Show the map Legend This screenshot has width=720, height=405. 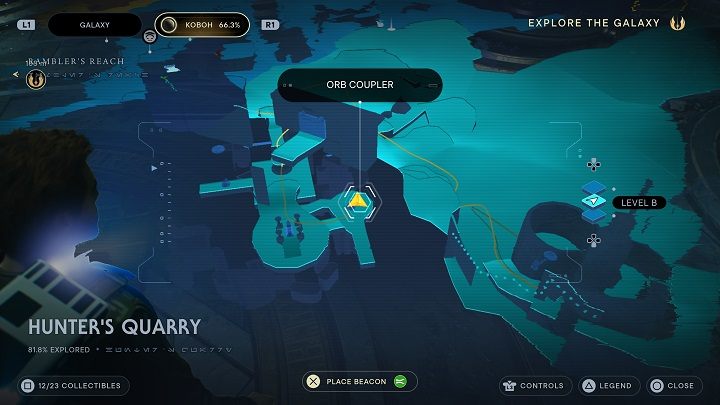[607, 385]
